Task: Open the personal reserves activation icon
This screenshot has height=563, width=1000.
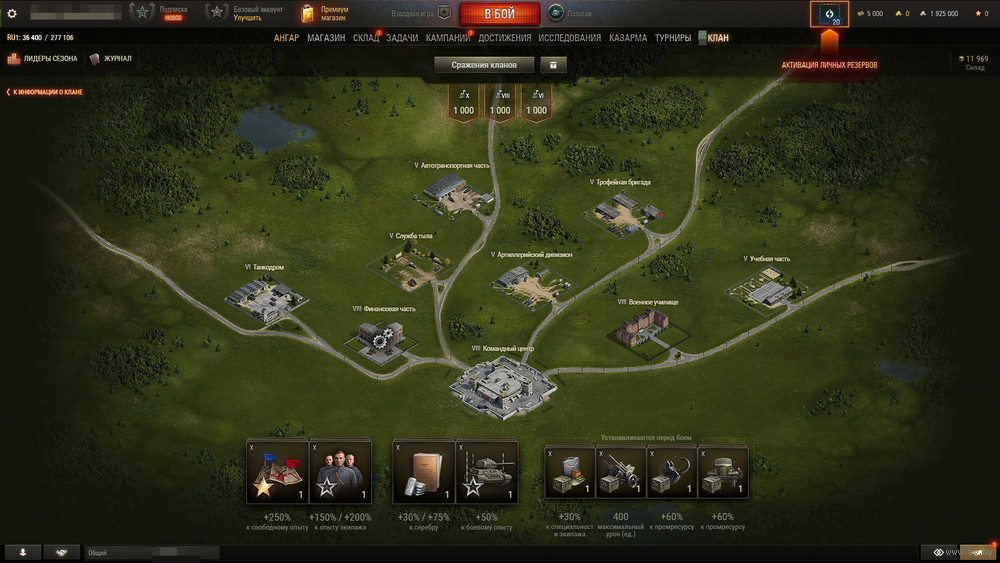Action: click(830, 14)
